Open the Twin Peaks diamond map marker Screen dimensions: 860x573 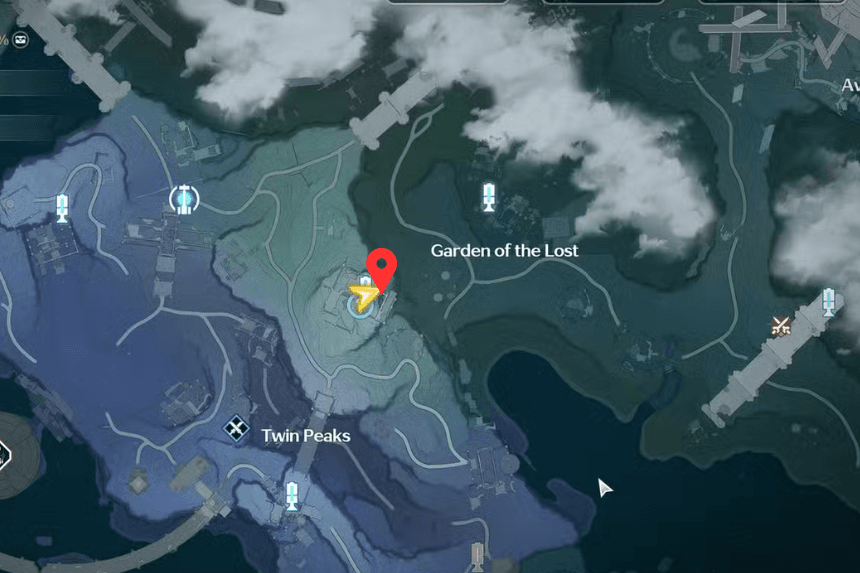click(x=236, y=430)
